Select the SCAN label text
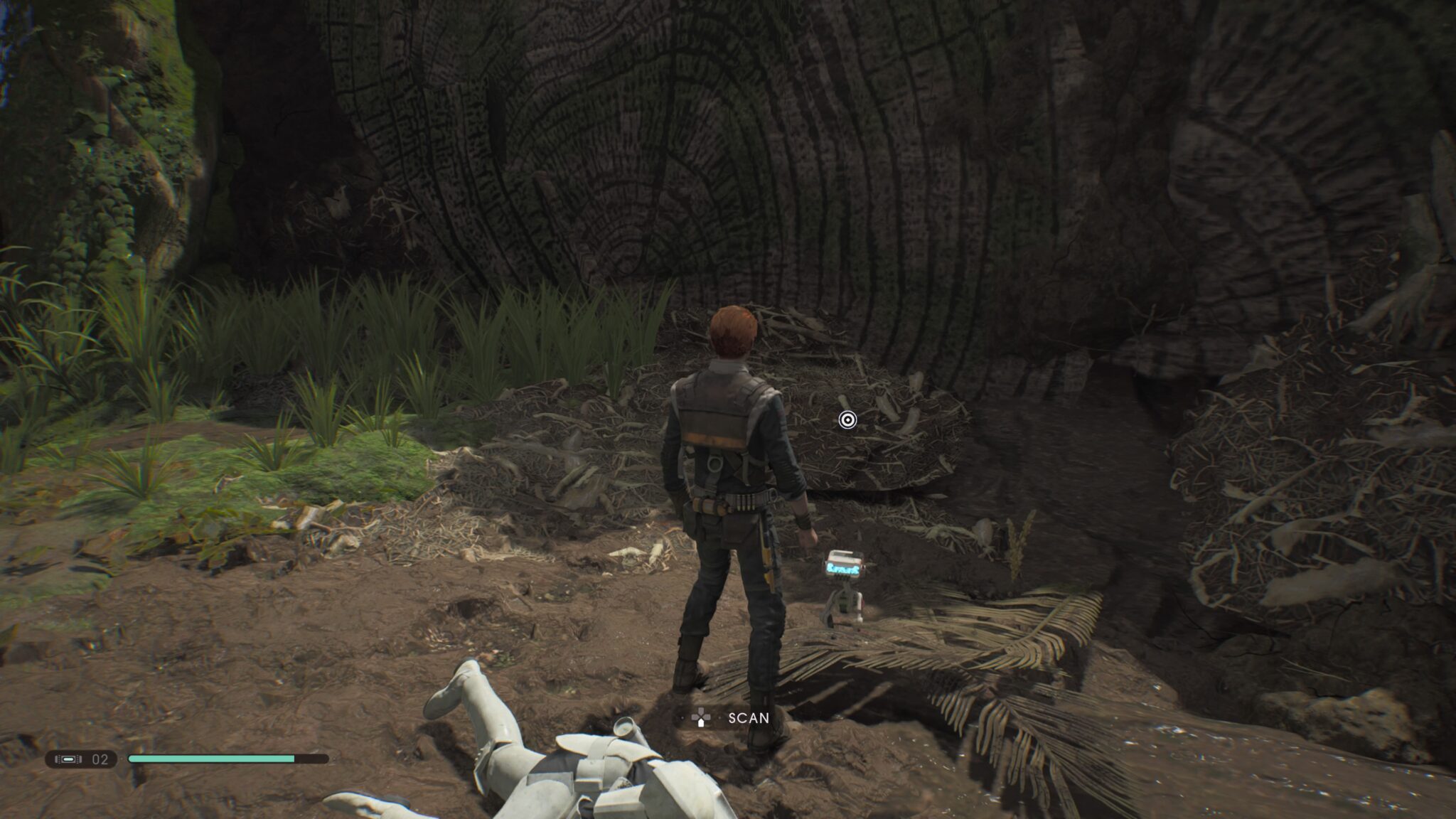The height and width of the screenshot is (819, 1456). click(x=749, y=717)
